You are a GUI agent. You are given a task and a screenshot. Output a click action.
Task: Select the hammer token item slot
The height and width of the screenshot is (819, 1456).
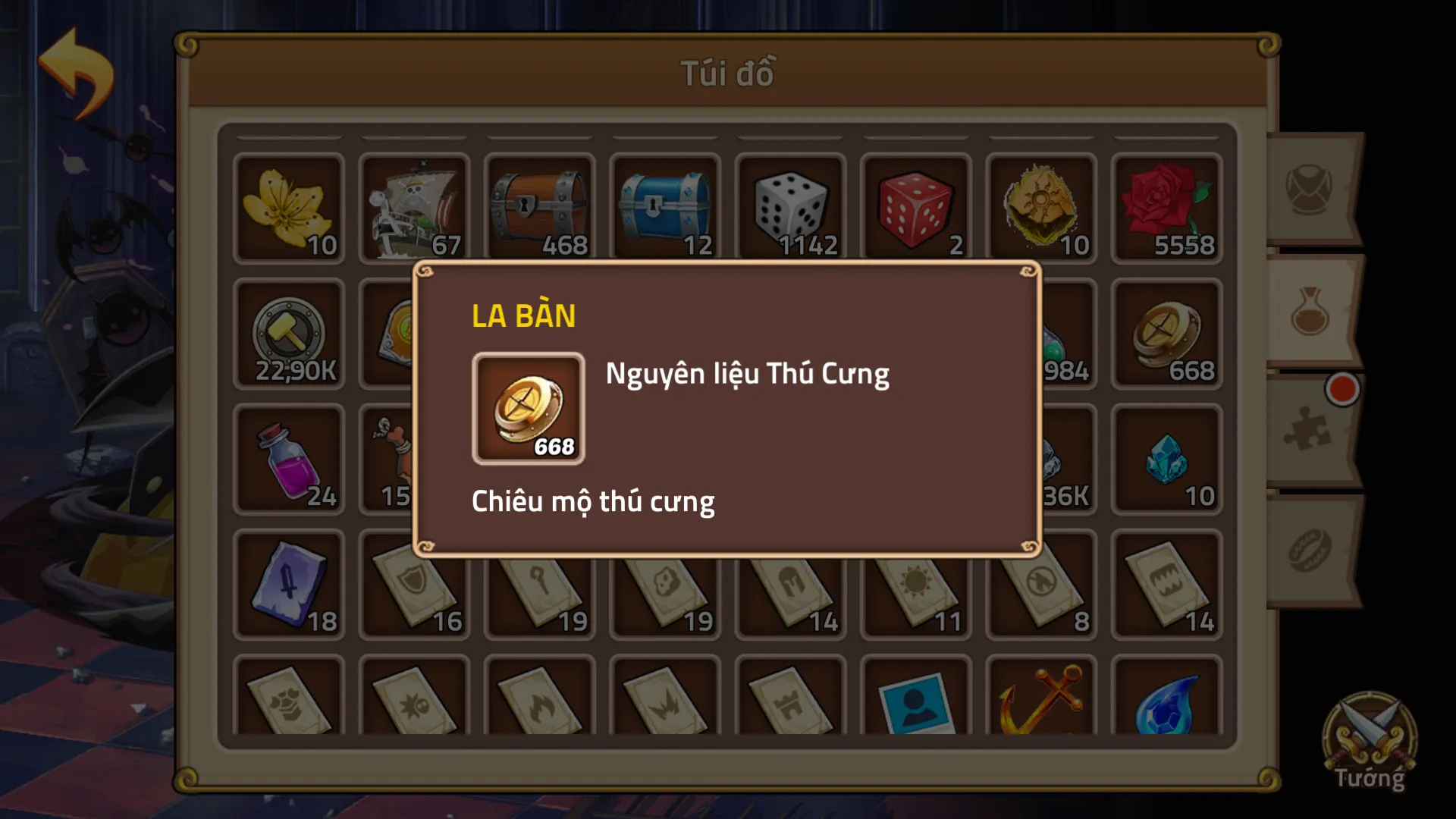288,334
